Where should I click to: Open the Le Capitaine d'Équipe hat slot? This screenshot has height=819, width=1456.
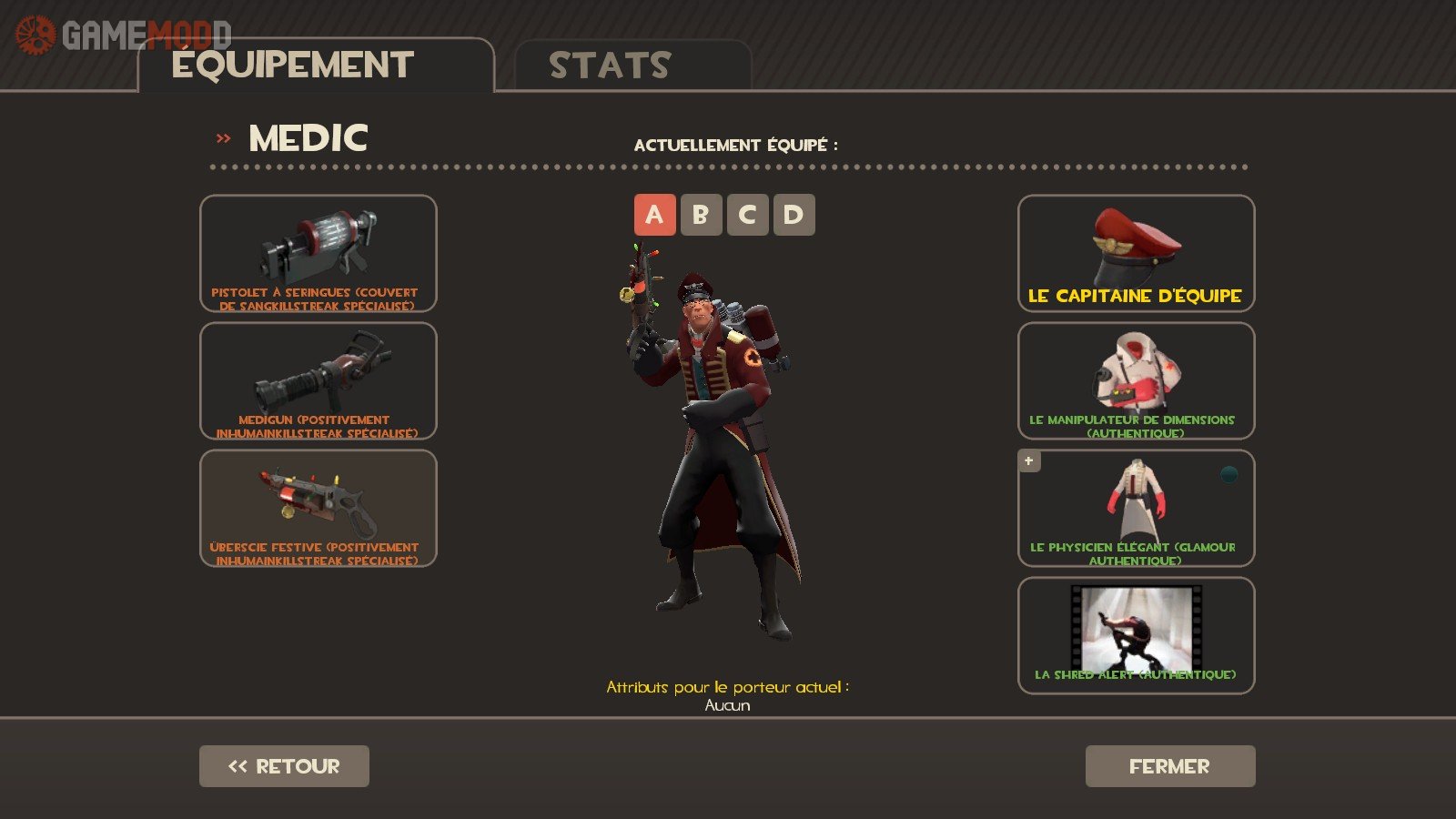pyautogui.click(x=1136, y=254)
